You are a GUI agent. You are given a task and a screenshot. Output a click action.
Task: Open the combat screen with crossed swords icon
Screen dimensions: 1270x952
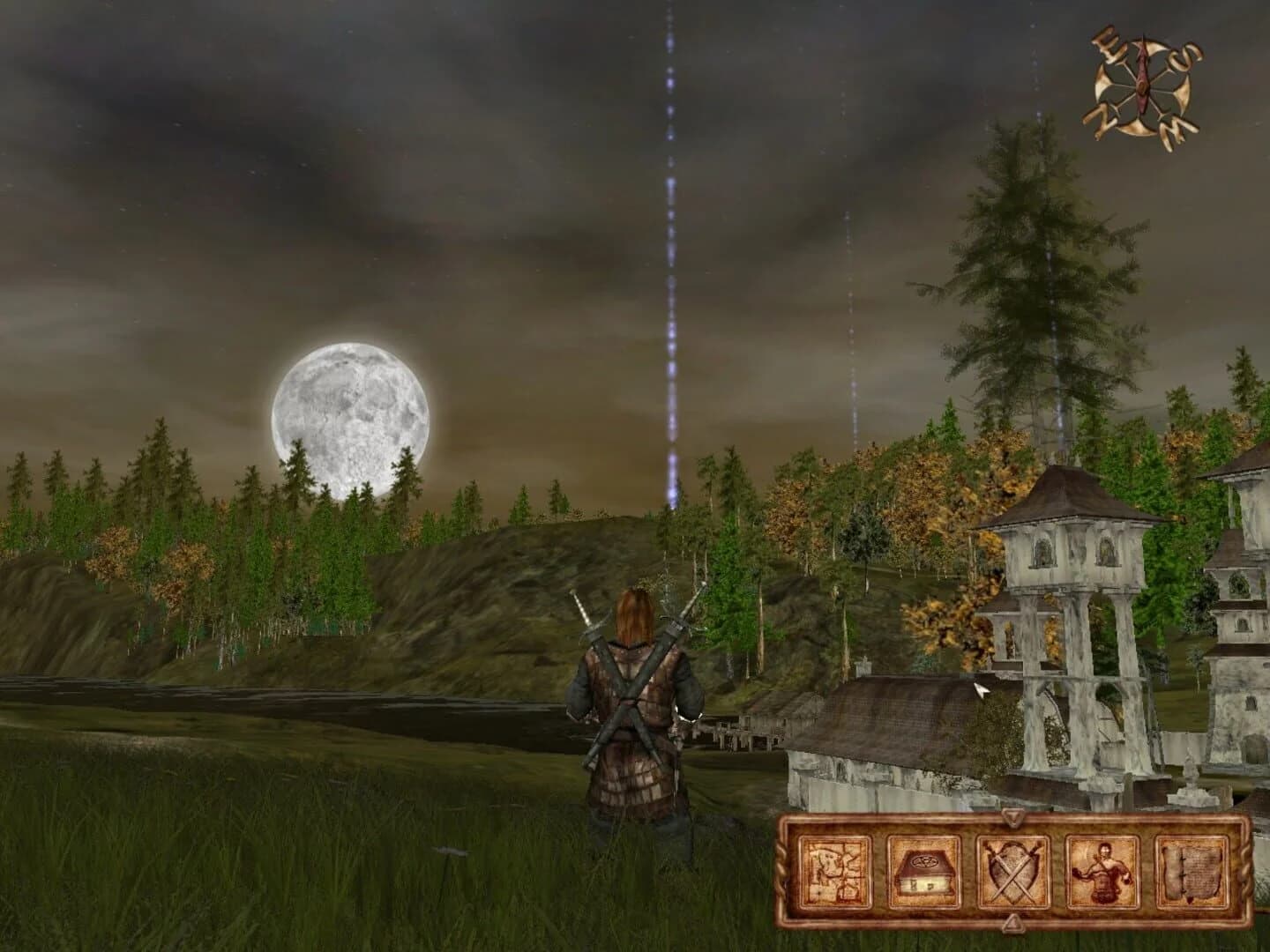coord(1012,873)
